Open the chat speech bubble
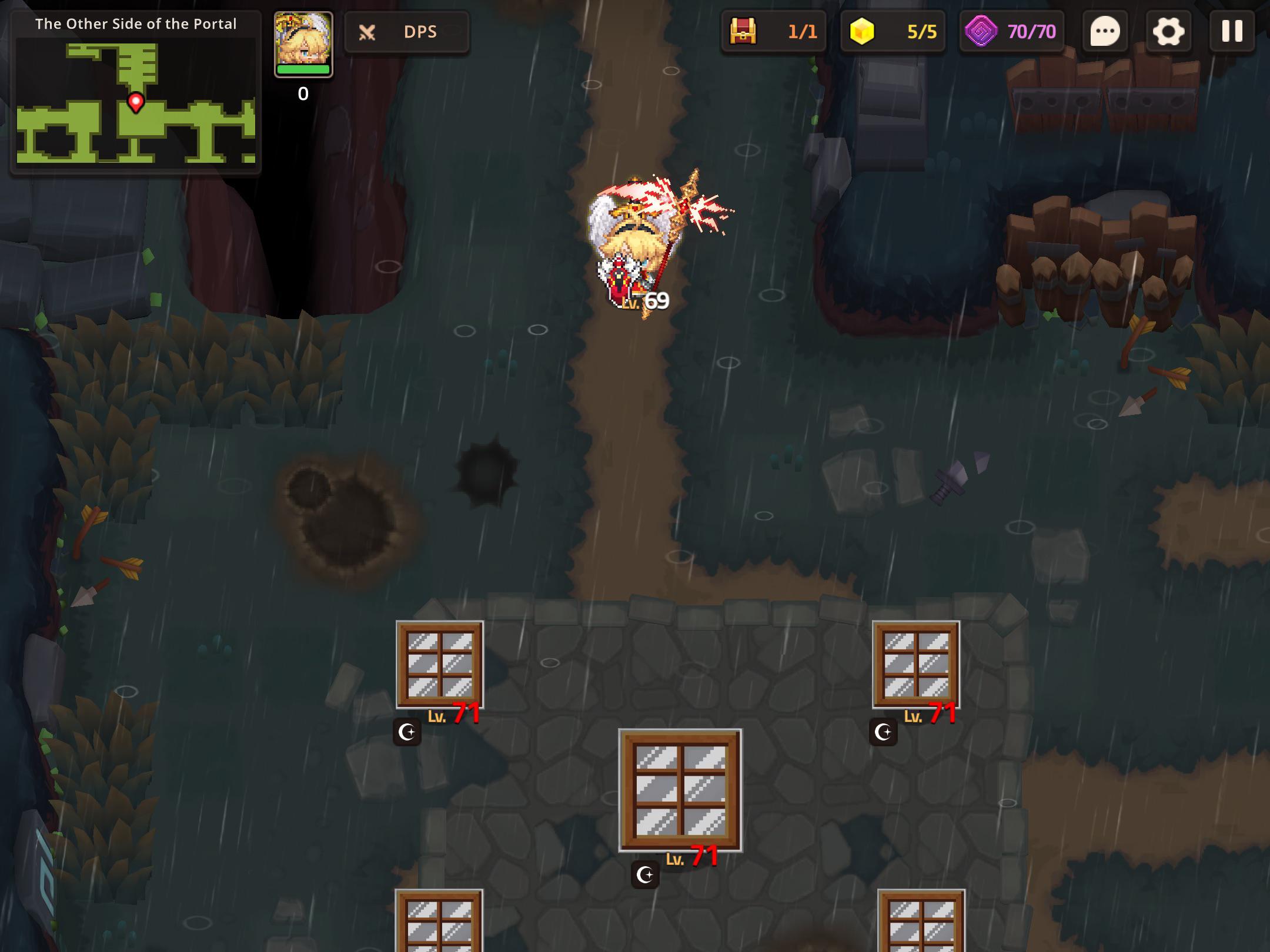The image size is (1270, 952). 1105,31
